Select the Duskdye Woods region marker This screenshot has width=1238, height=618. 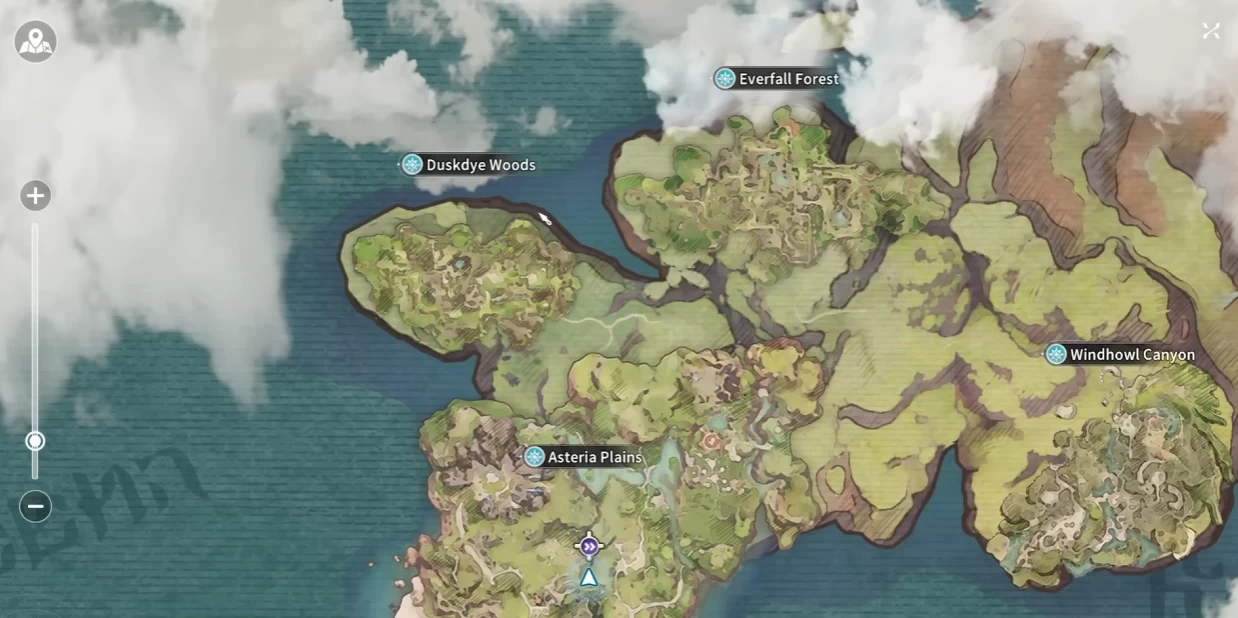tap(412, 165)
